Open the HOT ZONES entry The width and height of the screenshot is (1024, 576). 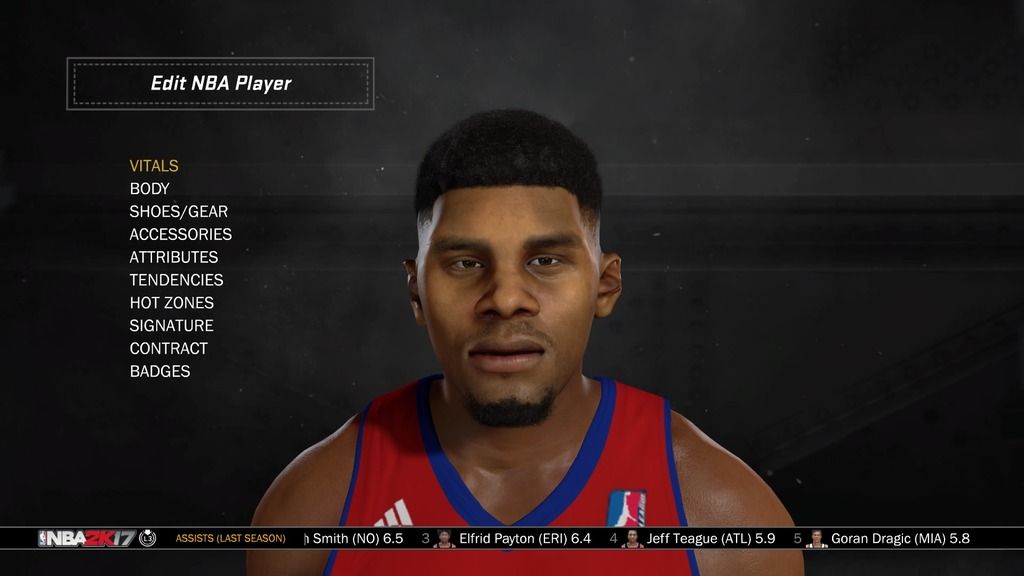tap(172, 303)
